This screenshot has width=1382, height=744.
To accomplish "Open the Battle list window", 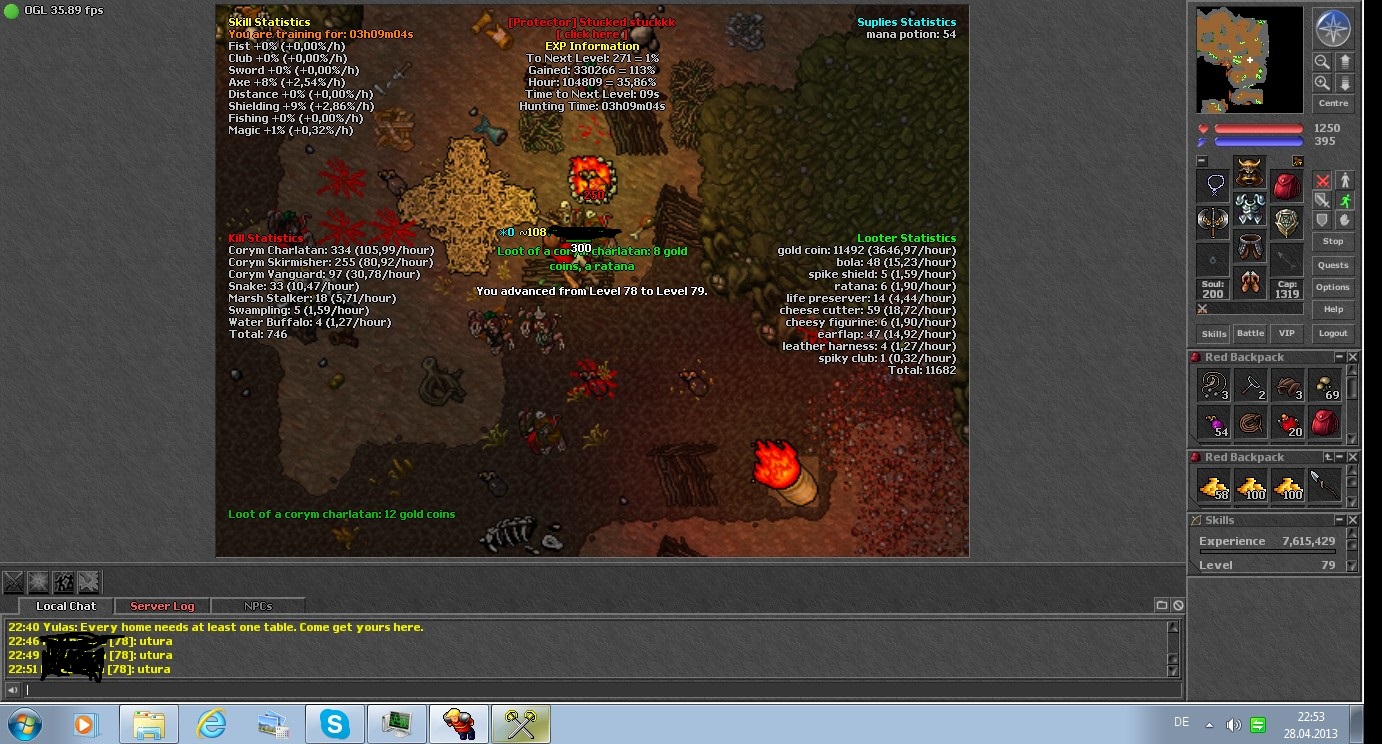I will pos(1250,333).
